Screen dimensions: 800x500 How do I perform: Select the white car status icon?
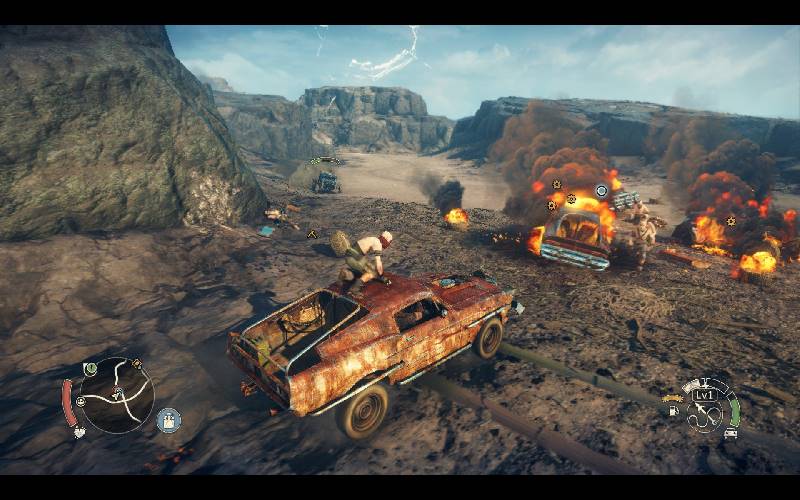[x=731, y=433]
